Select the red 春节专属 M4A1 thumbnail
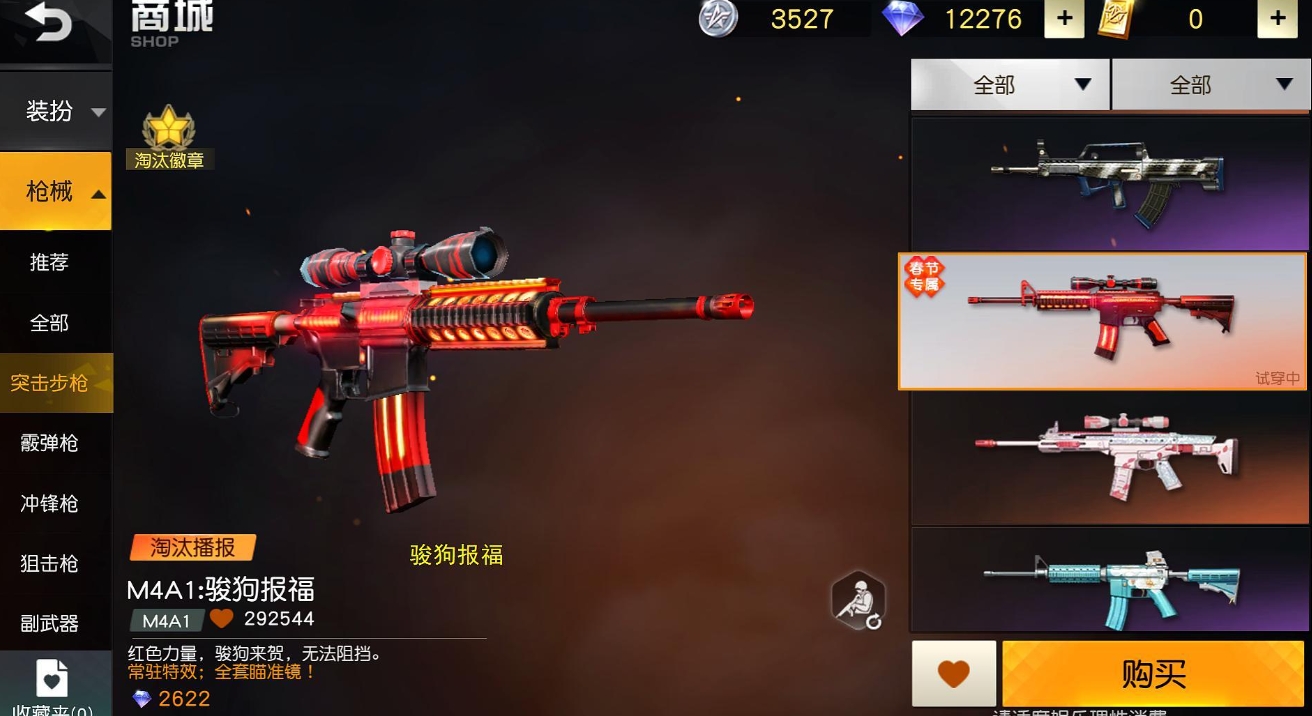 pyautogui.click(x=1103, y=320)
